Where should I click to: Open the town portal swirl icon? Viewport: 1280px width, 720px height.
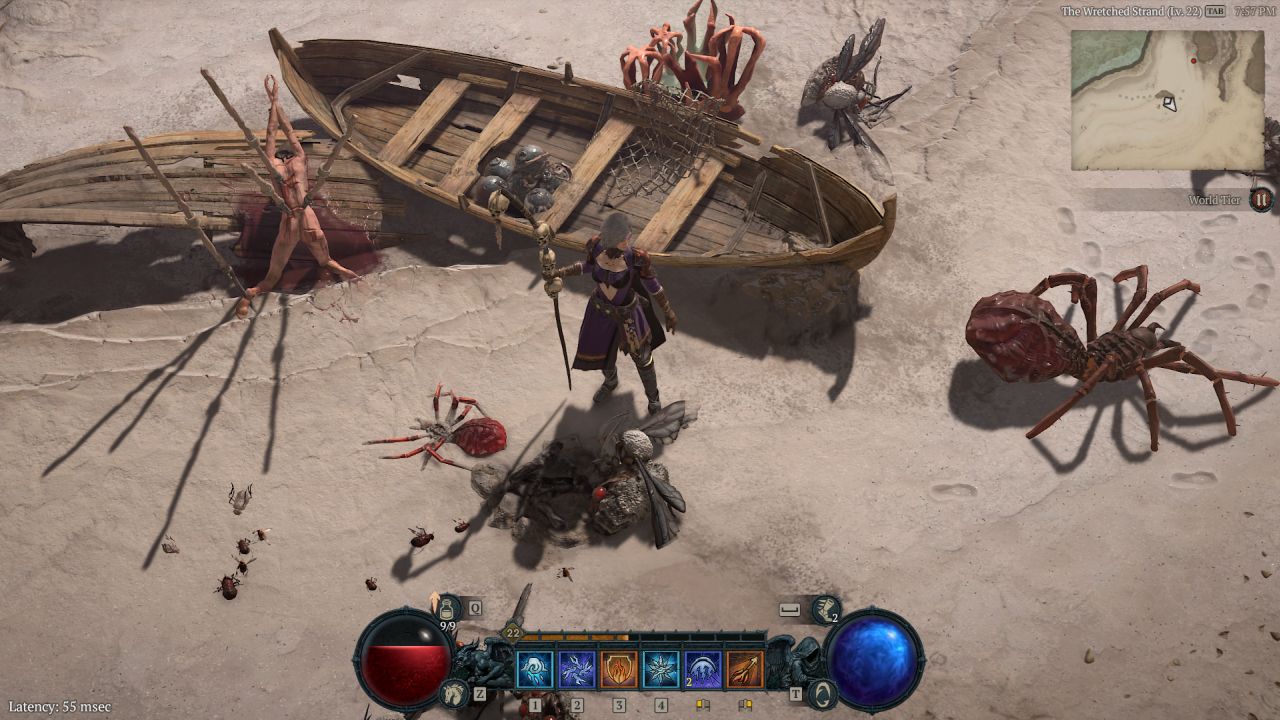821,692
